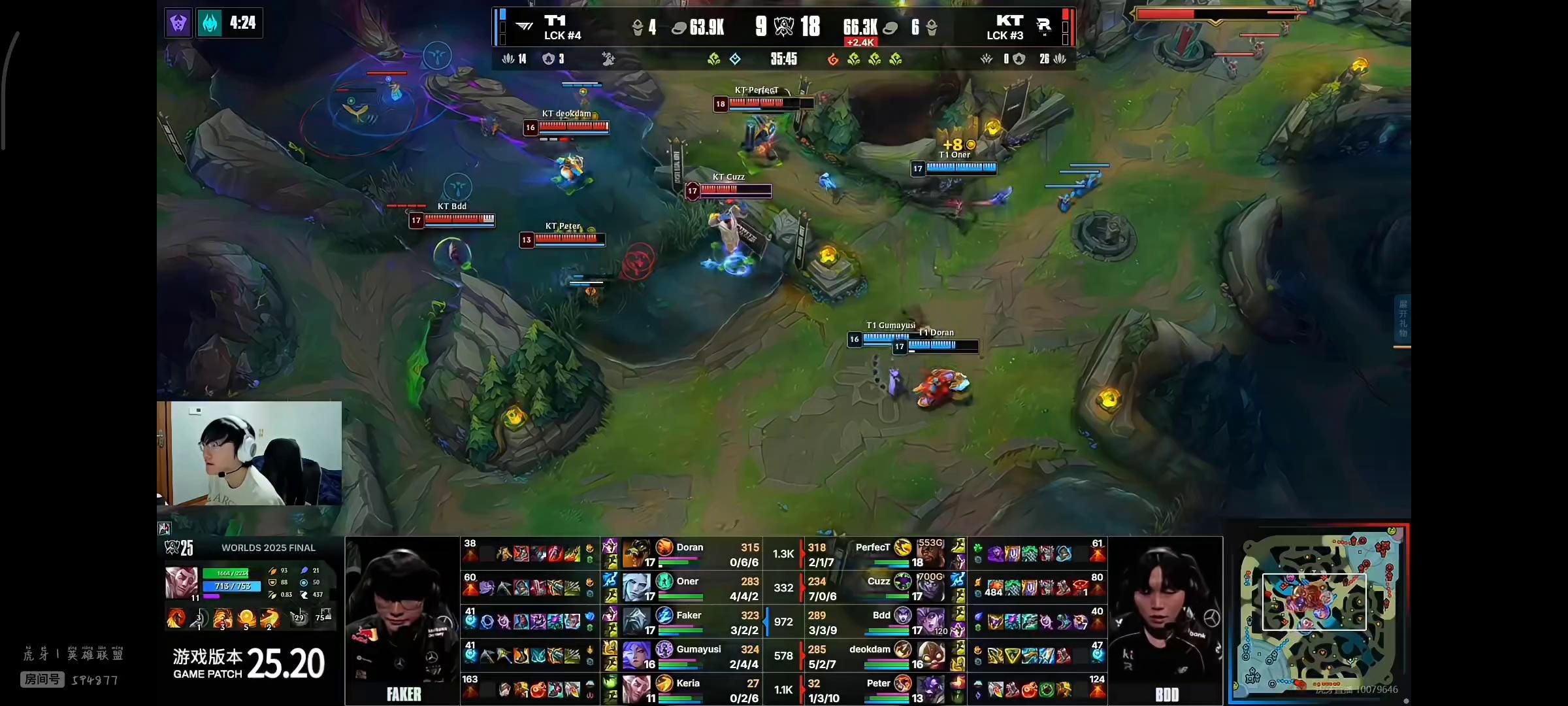Open the streamer's webcam overlay
Screen dimensions: 1568x706
click(x=250, y=453)
